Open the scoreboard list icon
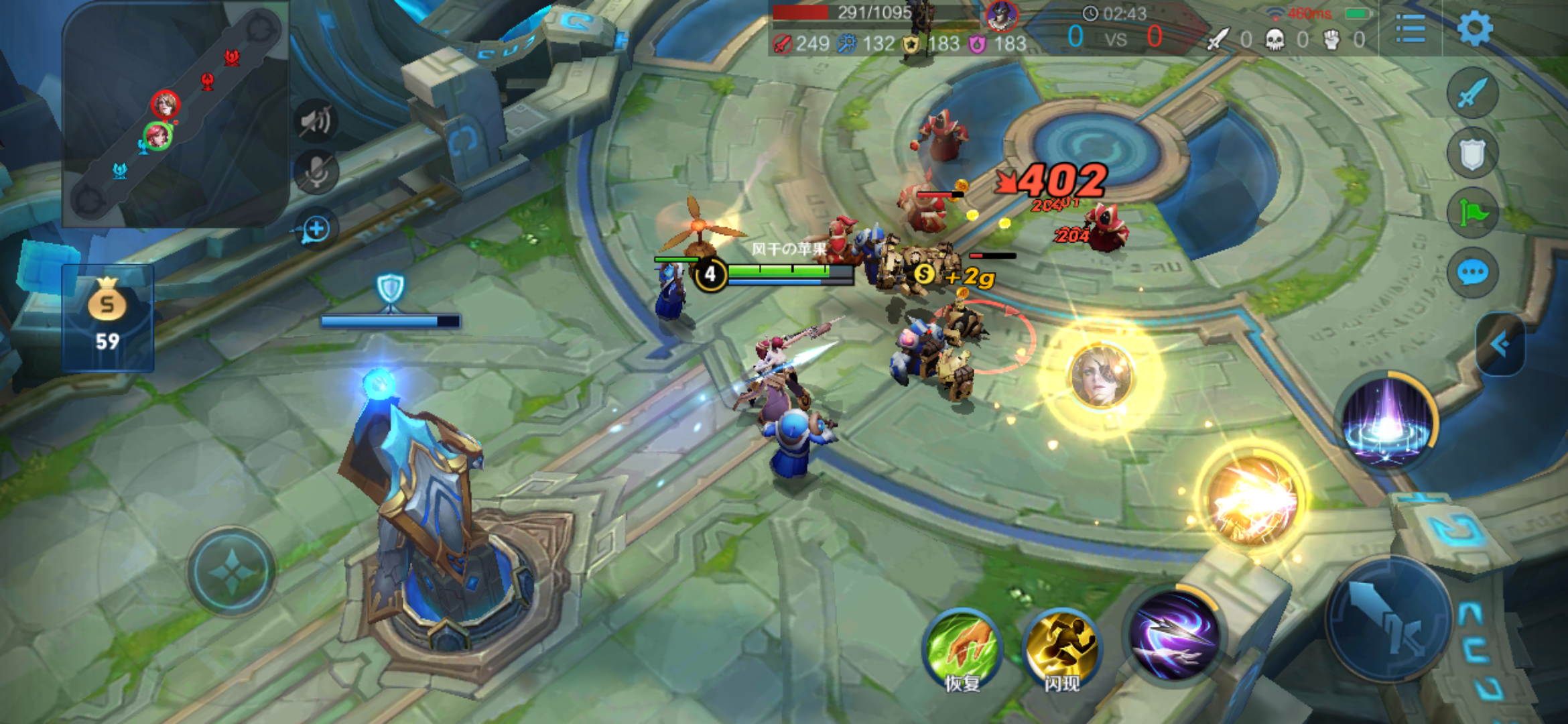The image size is (1568, 724). [x=1411, y=29]
